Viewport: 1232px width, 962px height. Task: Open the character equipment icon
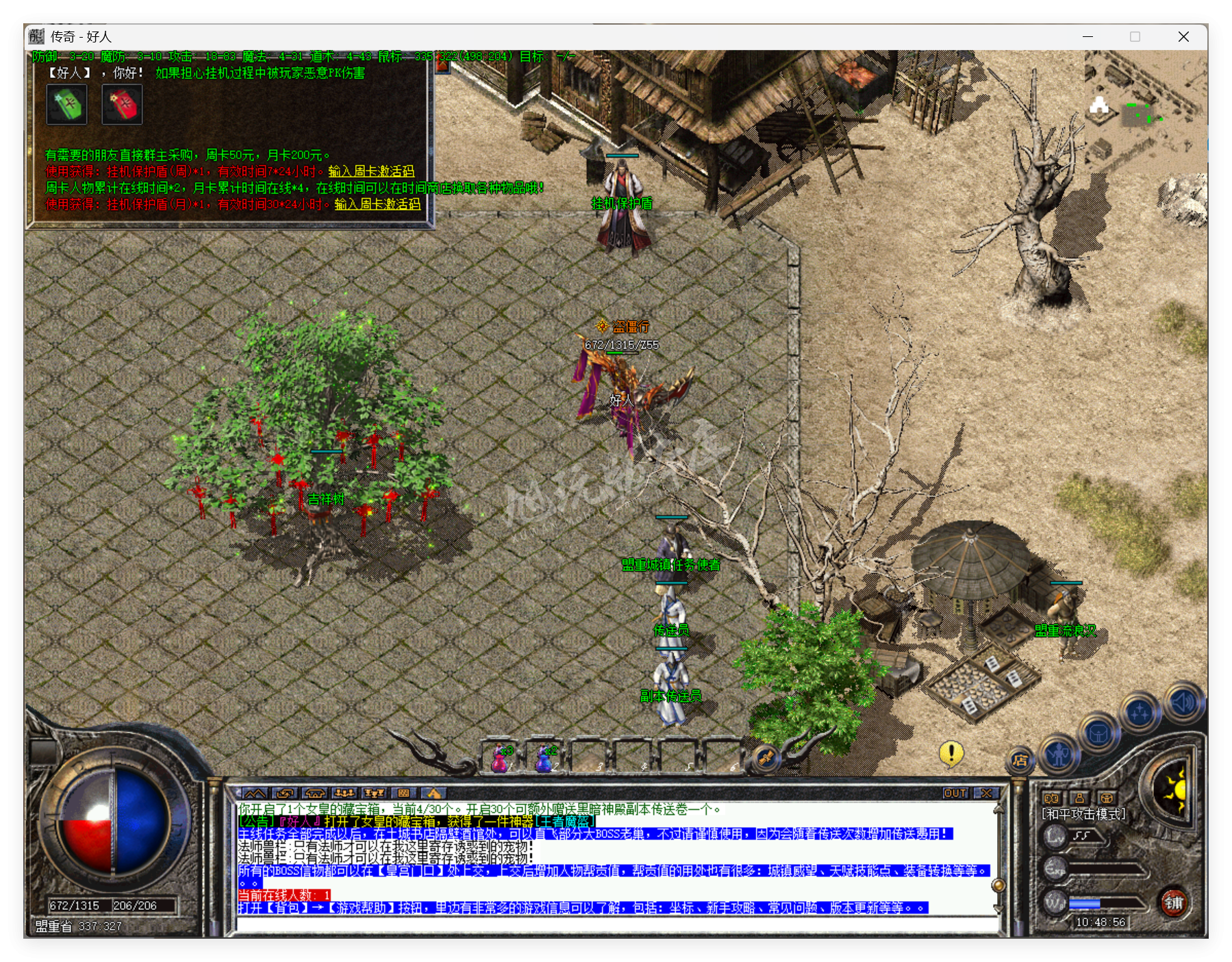pos(1059,756)
